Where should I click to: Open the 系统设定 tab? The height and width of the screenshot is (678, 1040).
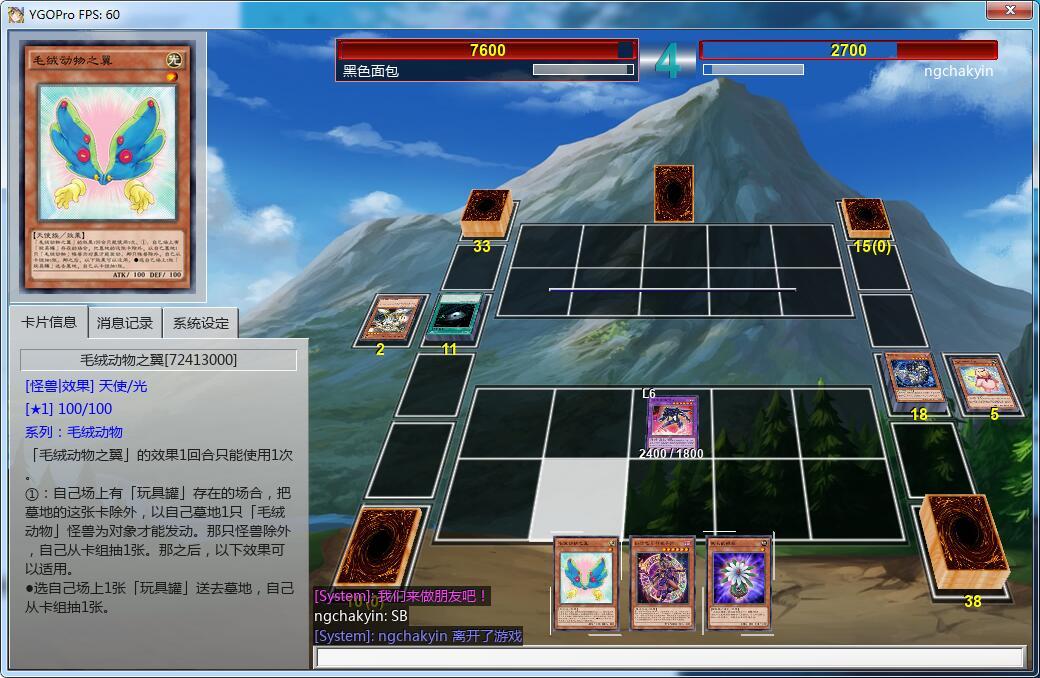(x=200, y=323)
